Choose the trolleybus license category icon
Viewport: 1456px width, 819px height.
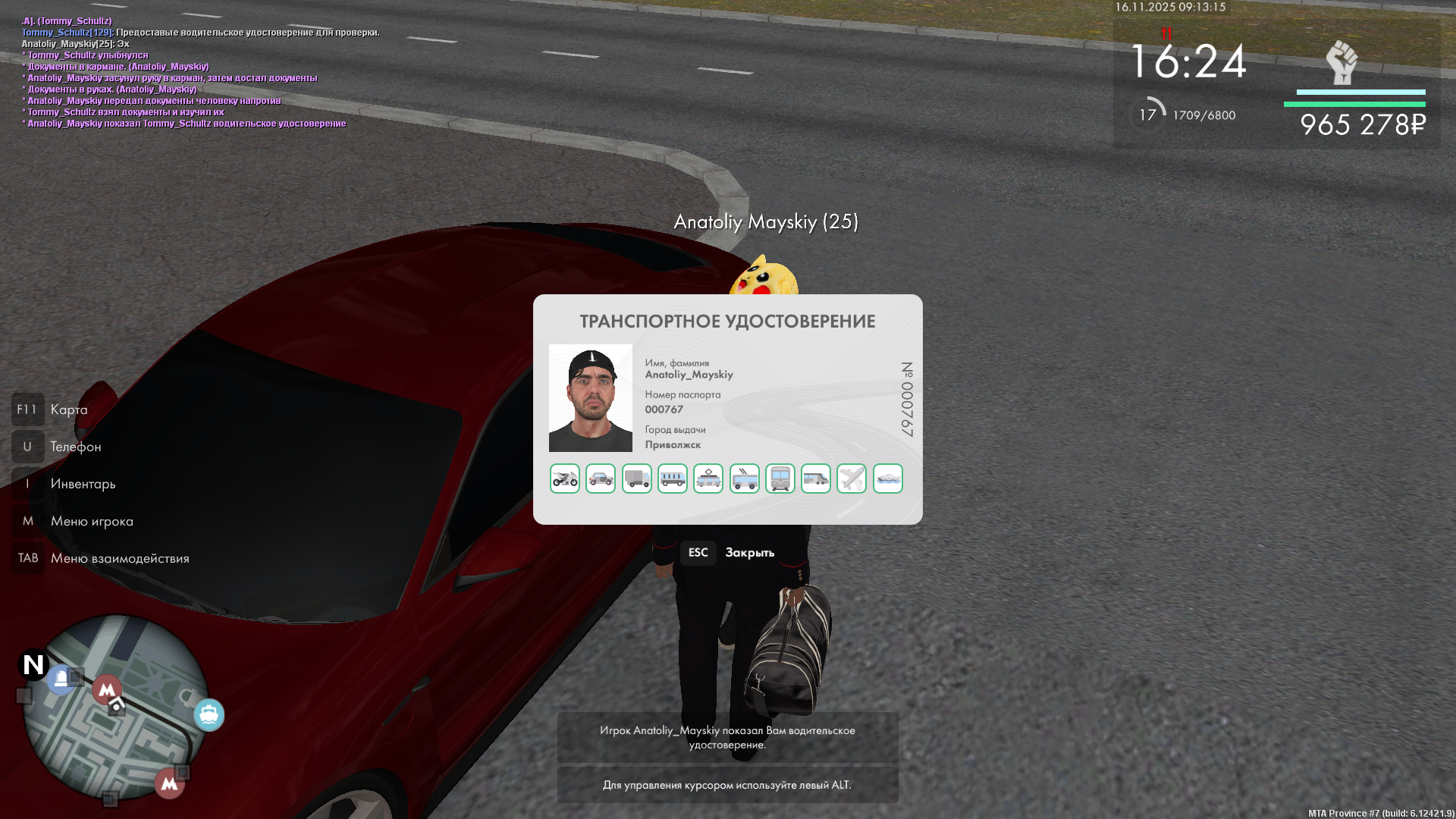point(745,479)
